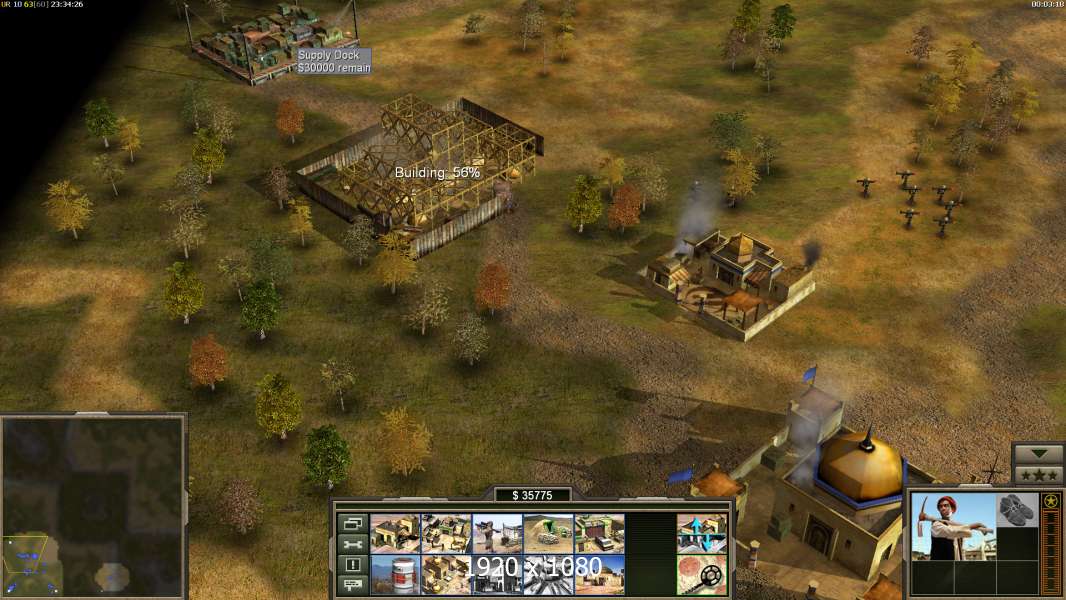1066x600 pixels.
Task: Click the exclamation mark button
Action: [x=351, y=565]
